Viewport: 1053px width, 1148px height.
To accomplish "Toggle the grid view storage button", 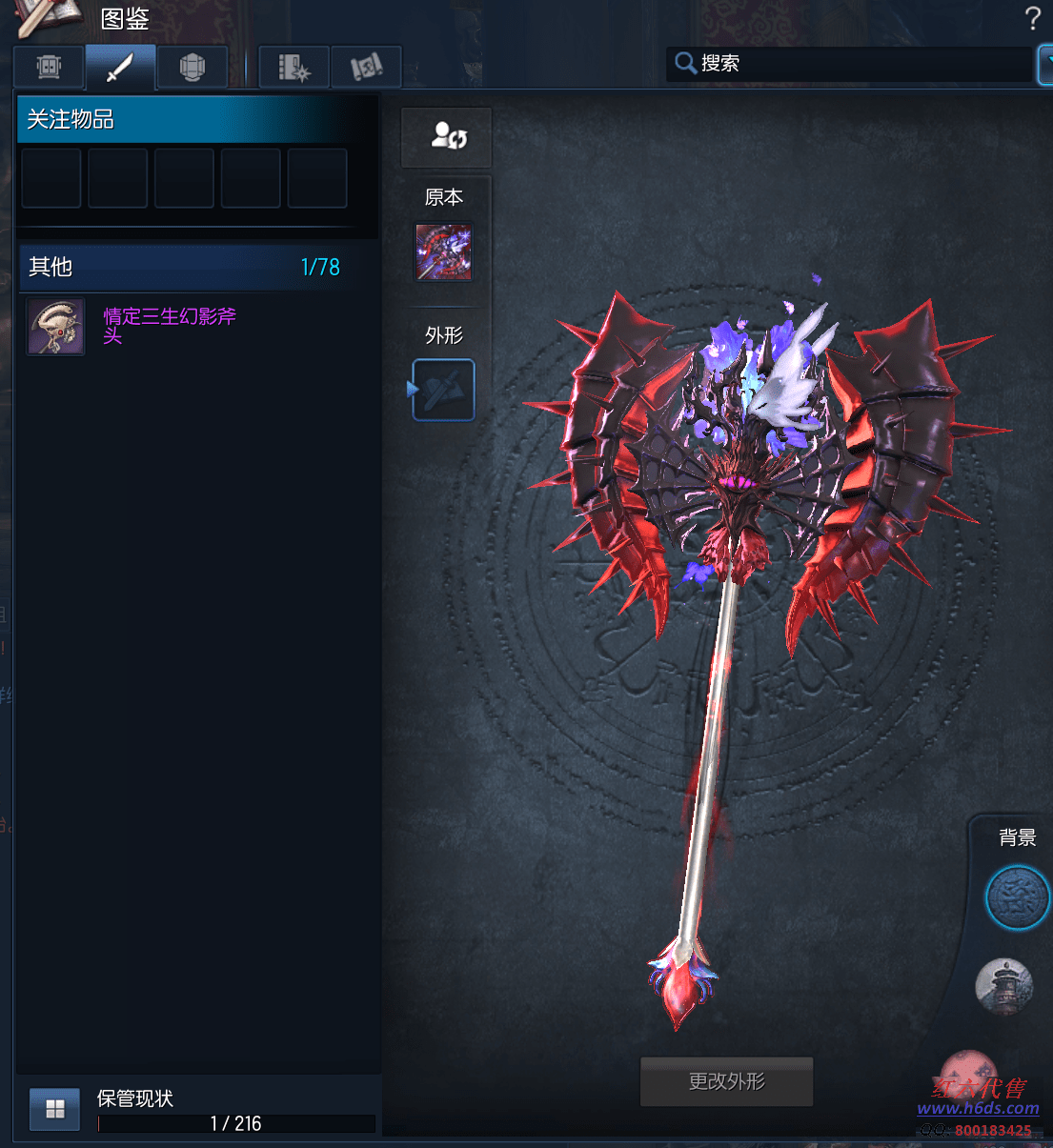I will (x=55, y=1109).
